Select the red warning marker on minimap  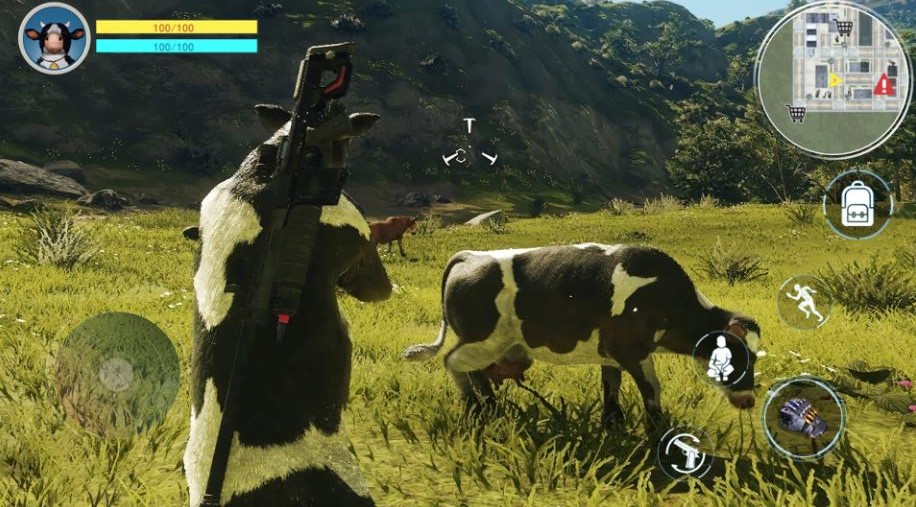click(x=883, y=86)
